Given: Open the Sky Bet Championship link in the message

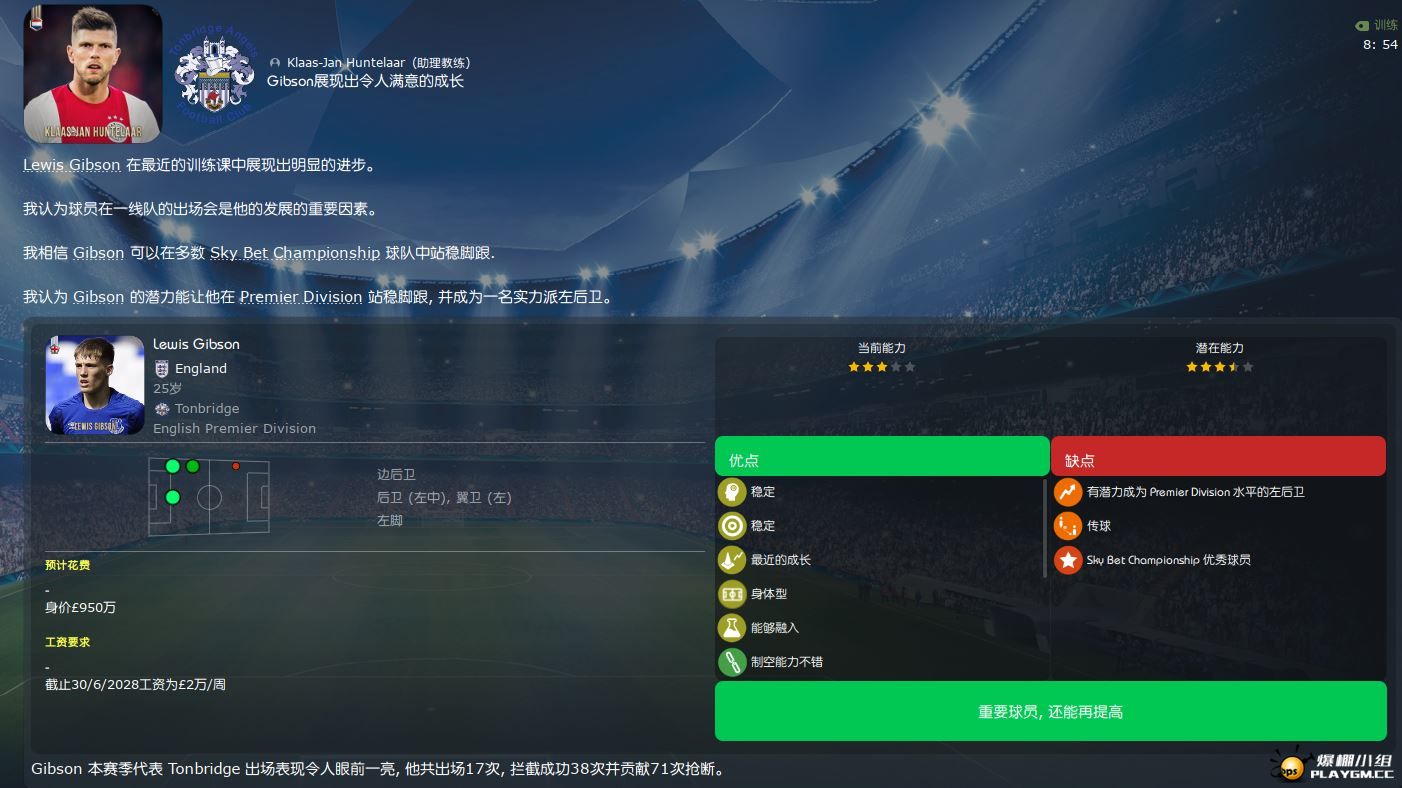Looking at the screenshot, I should point(295,253).
